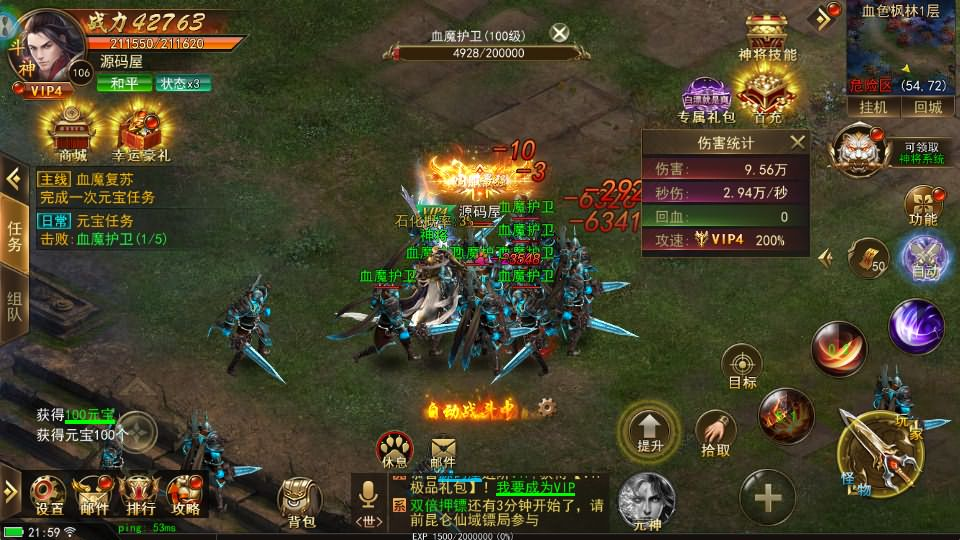Click the 休息 rest paw button
The height and width of the screenshot is (540, 960).
click(x=395, y=447)
